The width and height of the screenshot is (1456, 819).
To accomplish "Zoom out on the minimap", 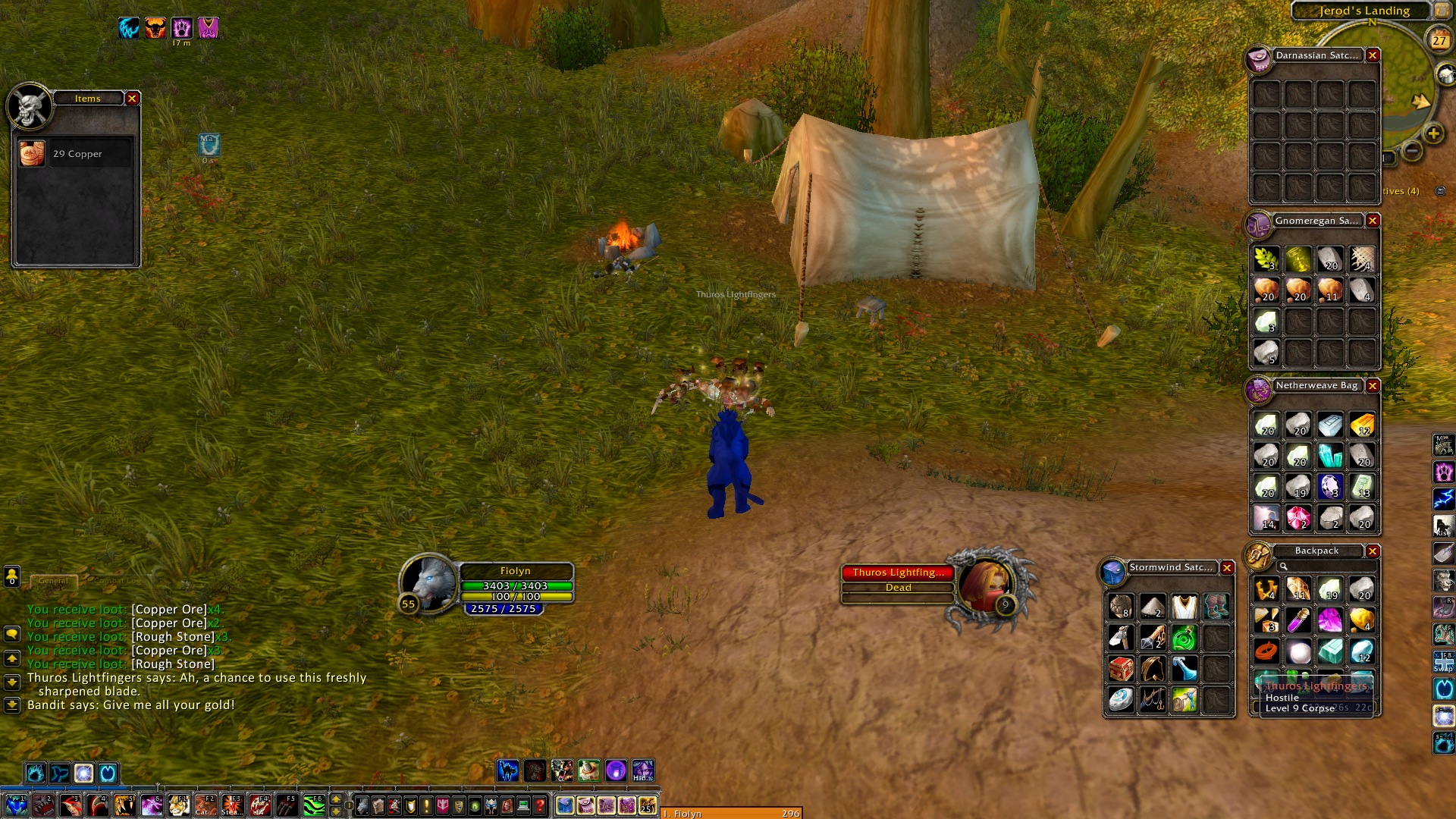I will (x=1412, y=151).
